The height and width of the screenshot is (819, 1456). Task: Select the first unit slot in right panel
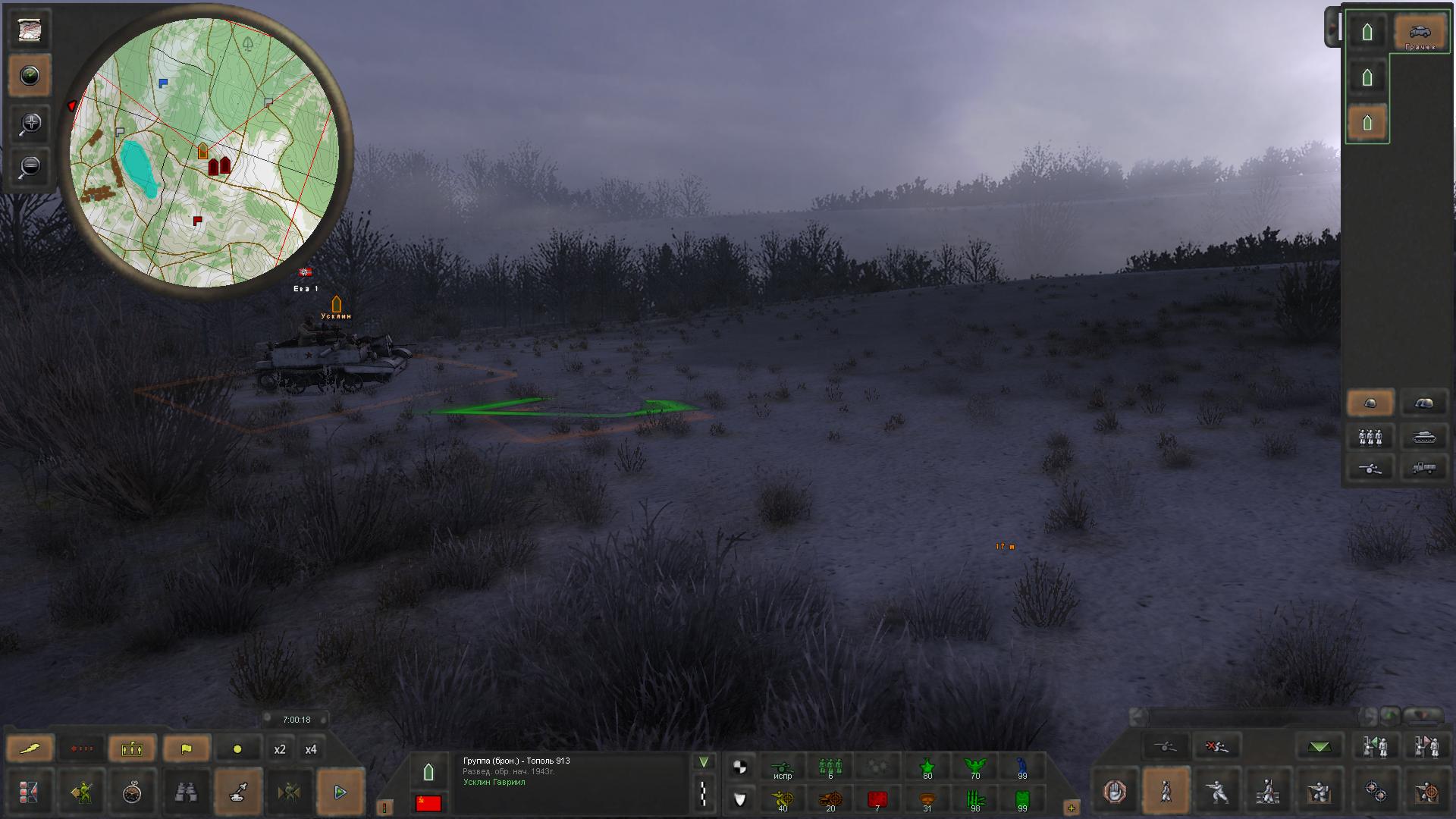(1367, 32)
